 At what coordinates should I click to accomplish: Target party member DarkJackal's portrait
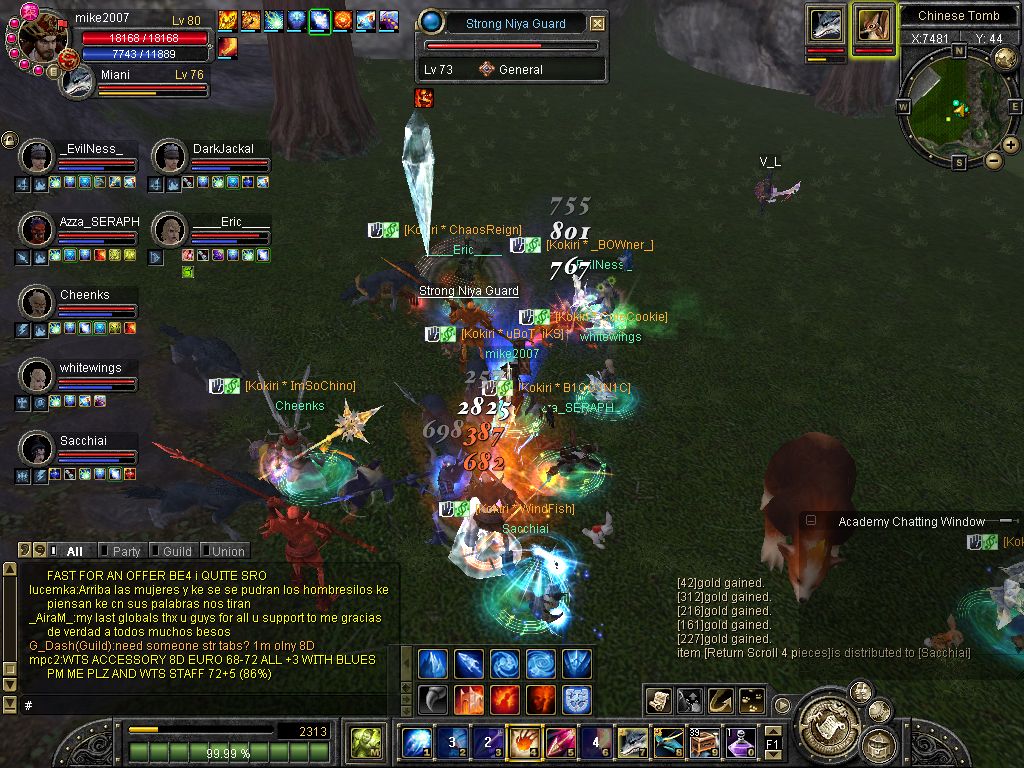pos(170,156)
